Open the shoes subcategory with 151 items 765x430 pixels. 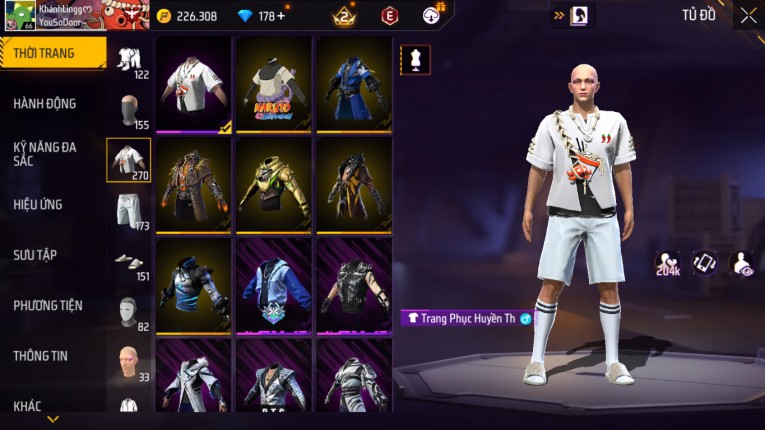(128, 260)
